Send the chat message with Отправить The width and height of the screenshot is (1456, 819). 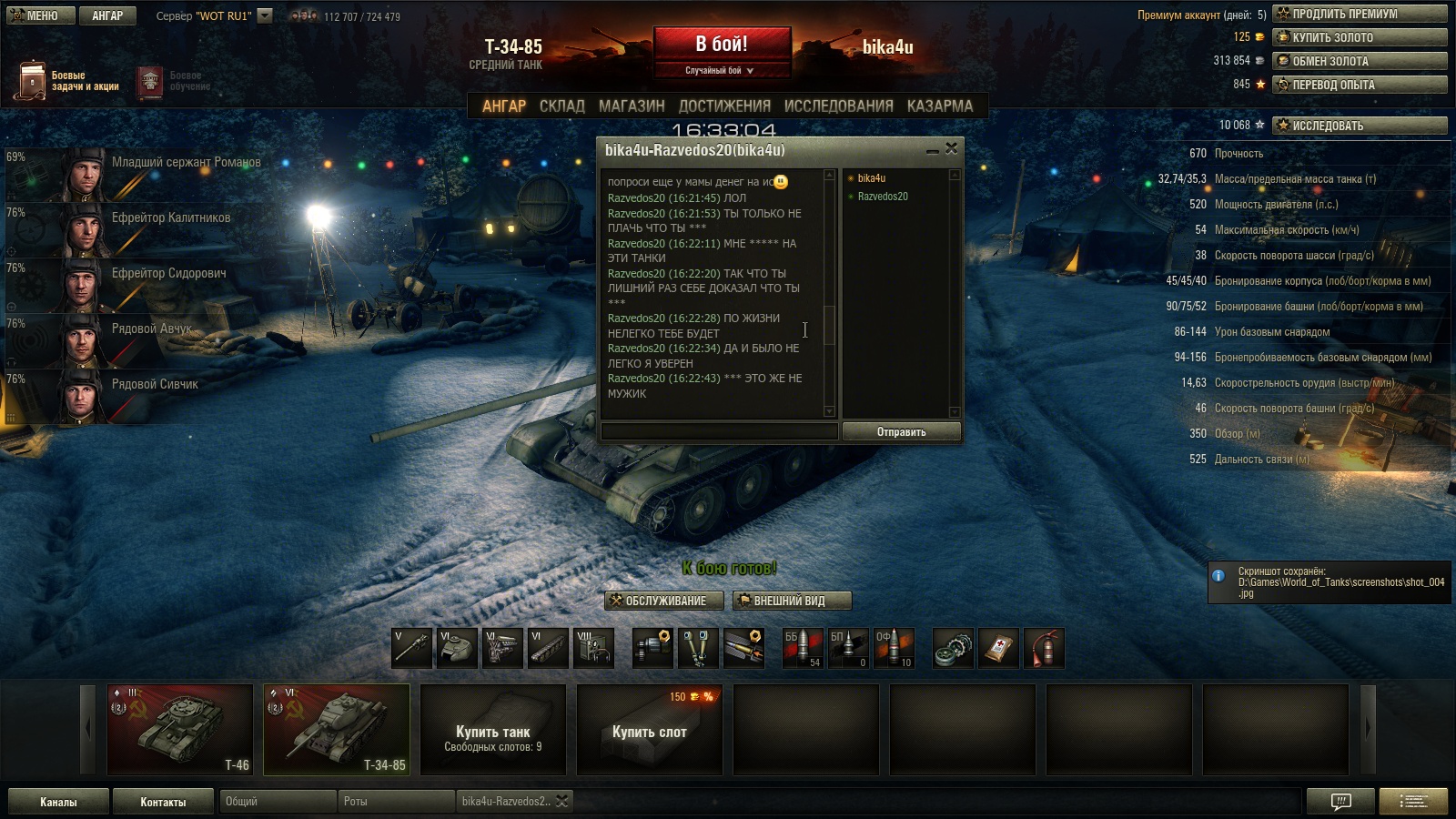901,432
